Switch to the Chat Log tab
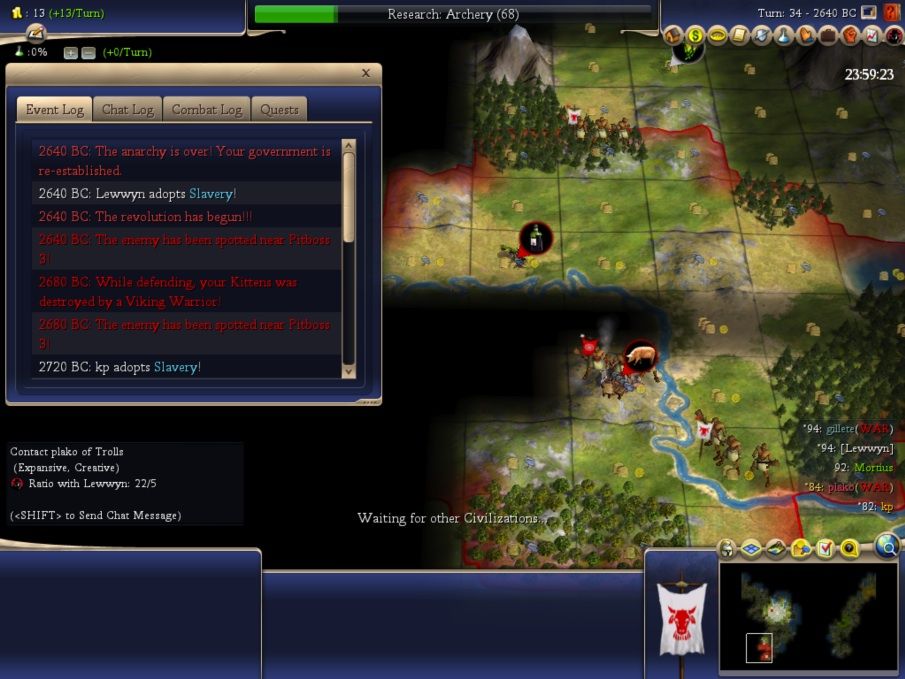Screen dimensions: 905x679 (x=128, y=110)
